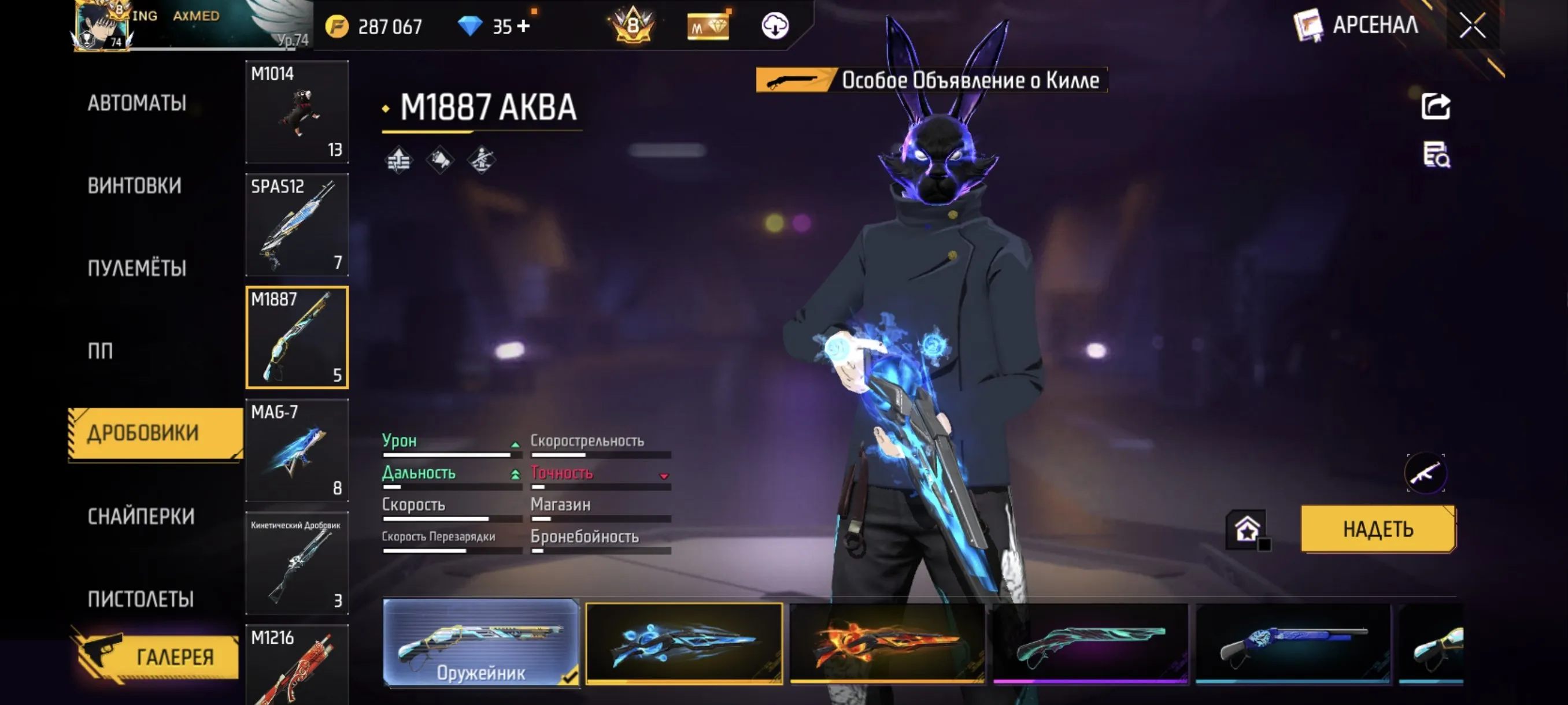Open the membership card with diamond icon
This screenshot has width=1568, height=705.
709,25
